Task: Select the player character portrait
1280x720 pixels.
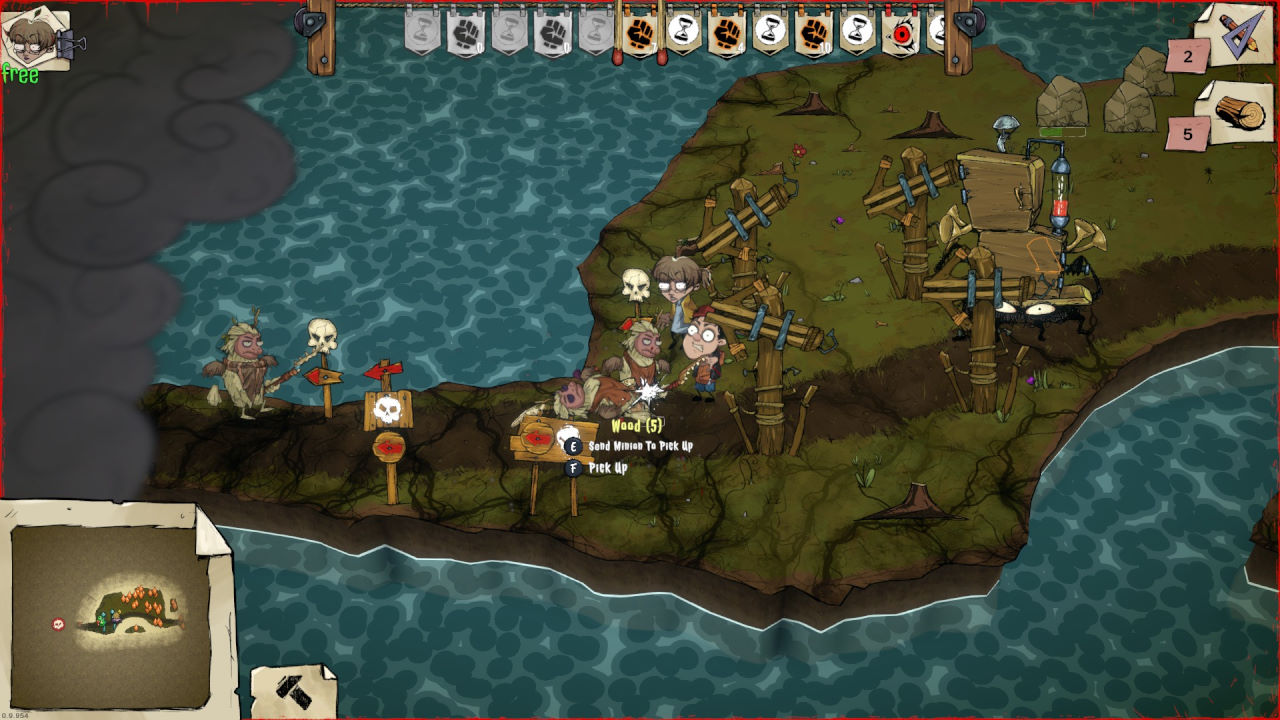Action: 36,38
